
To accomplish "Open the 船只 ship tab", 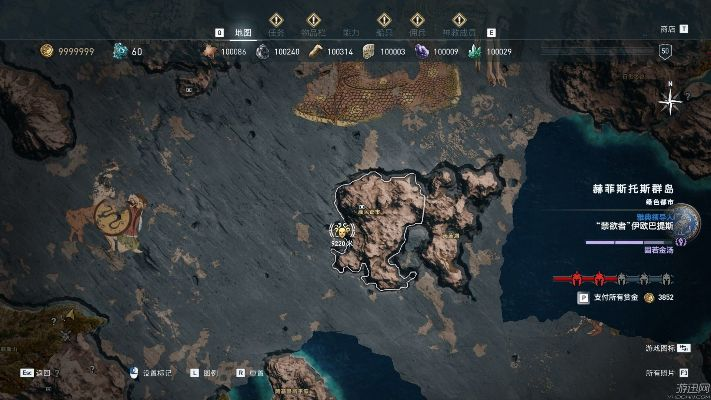I will (x=384, y=32).
